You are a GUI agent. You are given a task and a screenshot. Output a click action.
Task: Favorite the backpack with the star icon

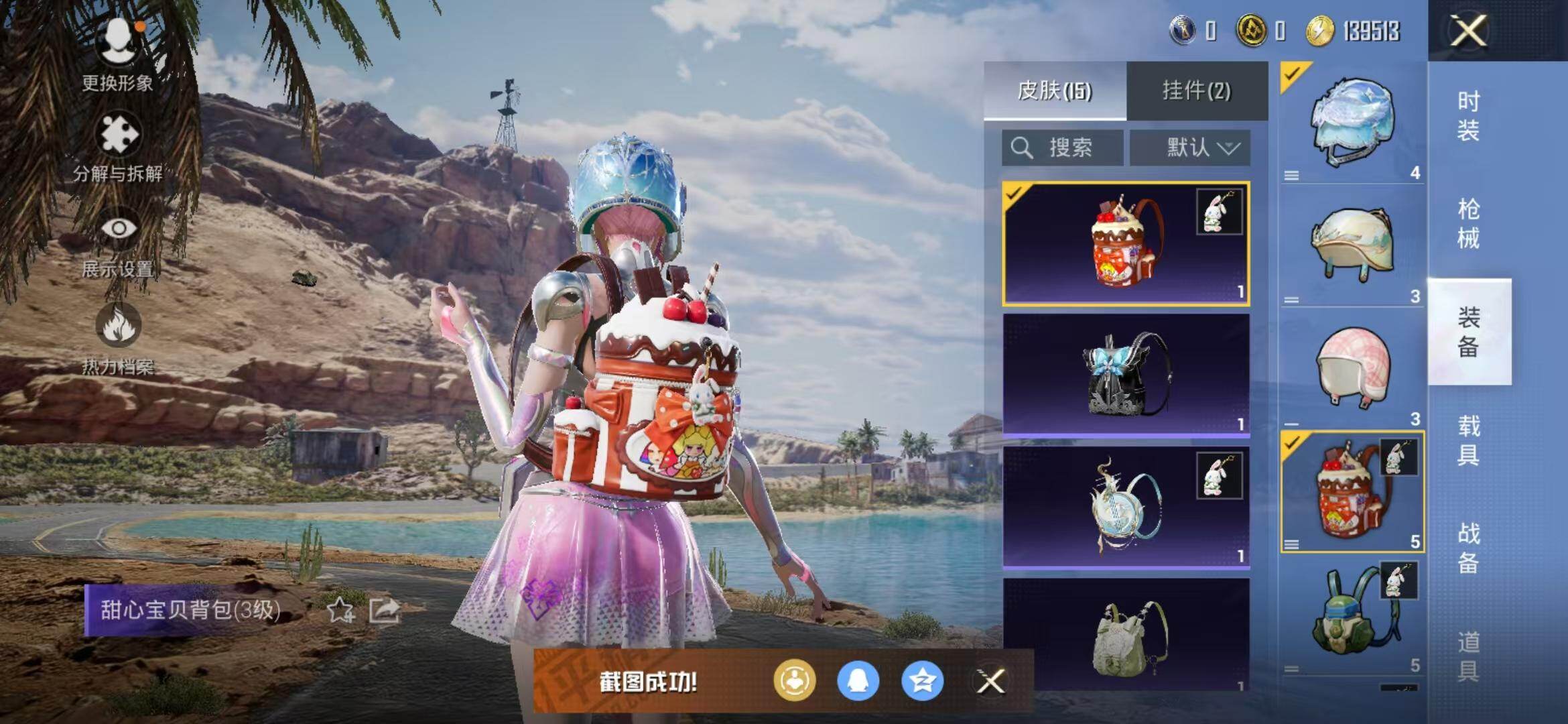(x=340, y=611)
